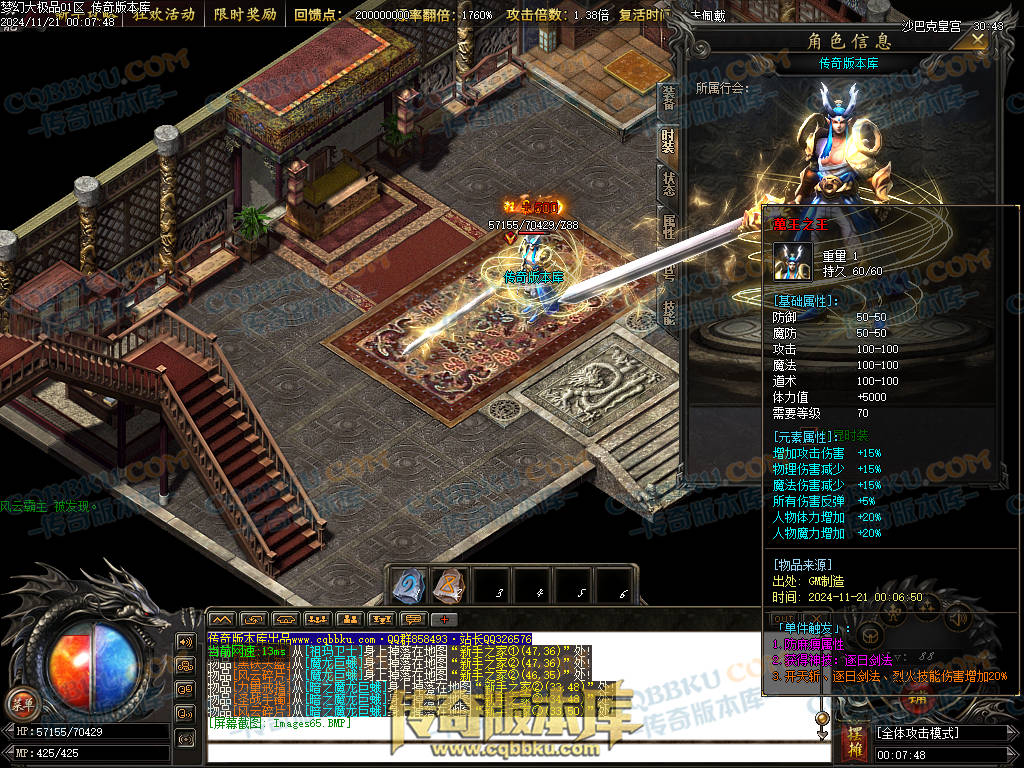Open the 限时奖励 timed rewards menu
The image size is (1024, 768).
pos(245,15)
